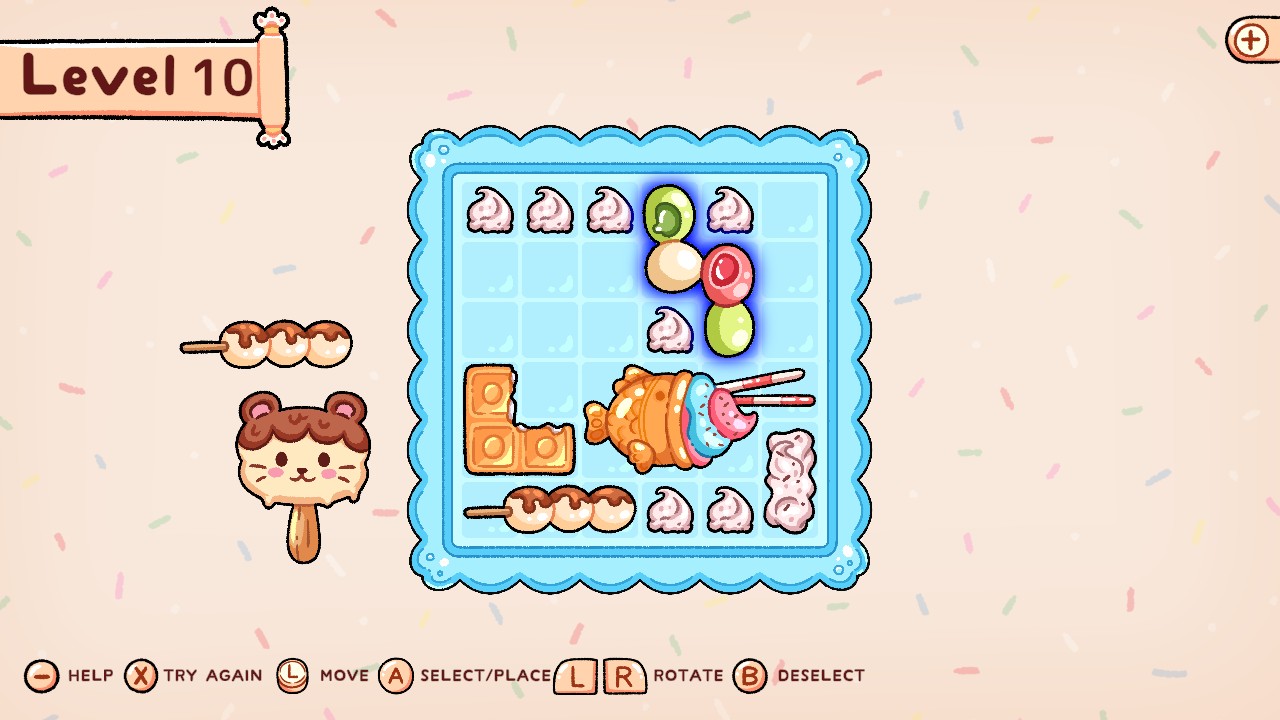Select the pink whipped cream below the boba piece

tap(672, 330)
